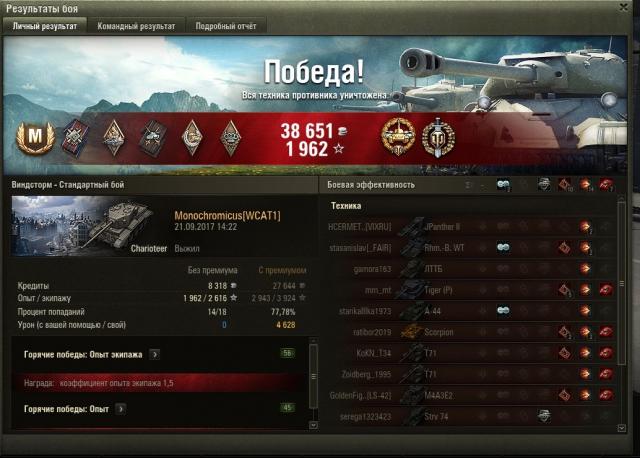The image size is (640, 458).
Task: Close the battle results window
Action: (x=625, y=8)
